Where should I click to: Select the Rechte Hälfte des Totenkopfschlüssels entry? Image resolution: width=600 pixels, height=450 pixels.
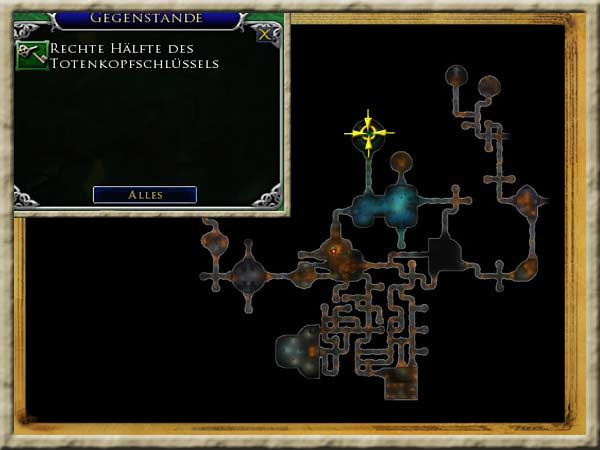tap(135, 56)
